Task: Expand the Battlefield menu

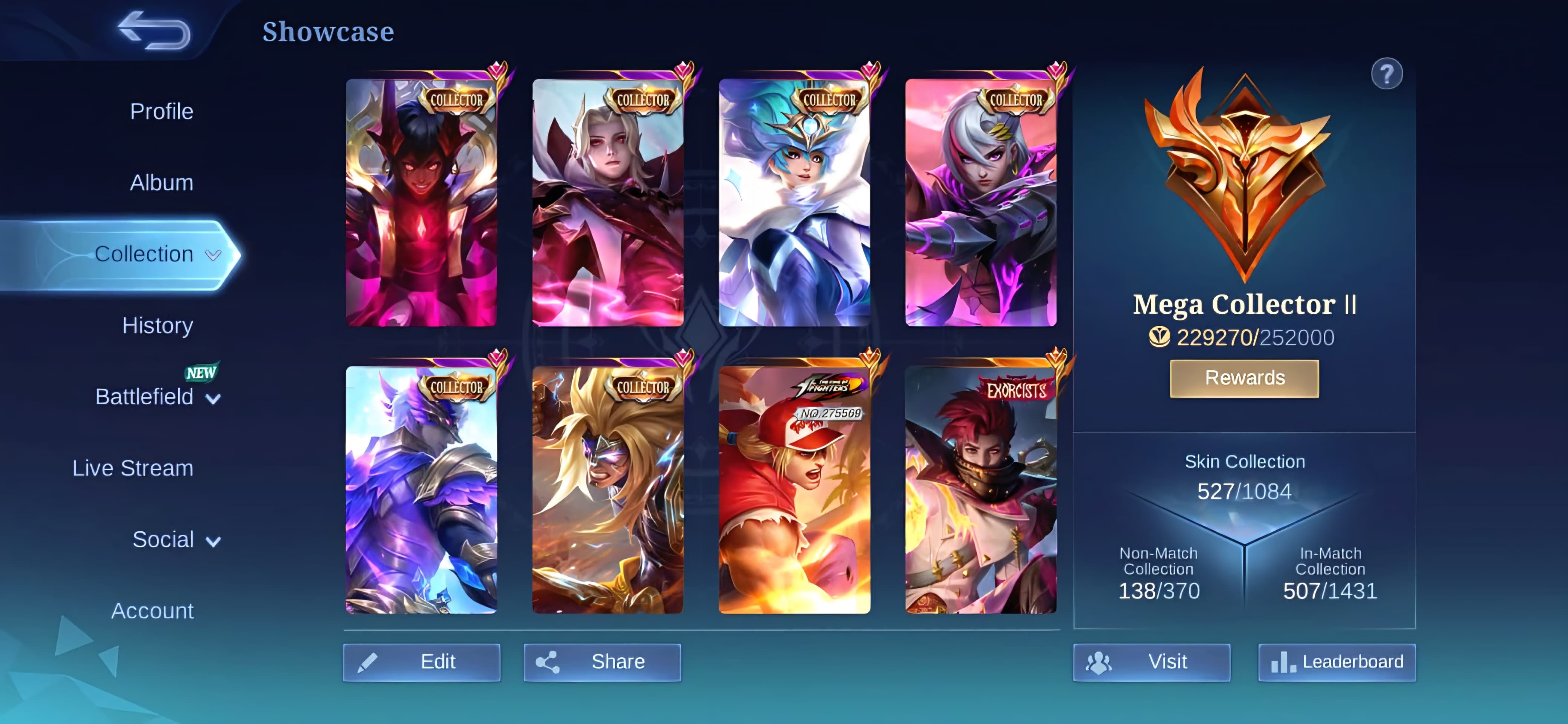Action: pyautogui.click(x=157, y=397)
